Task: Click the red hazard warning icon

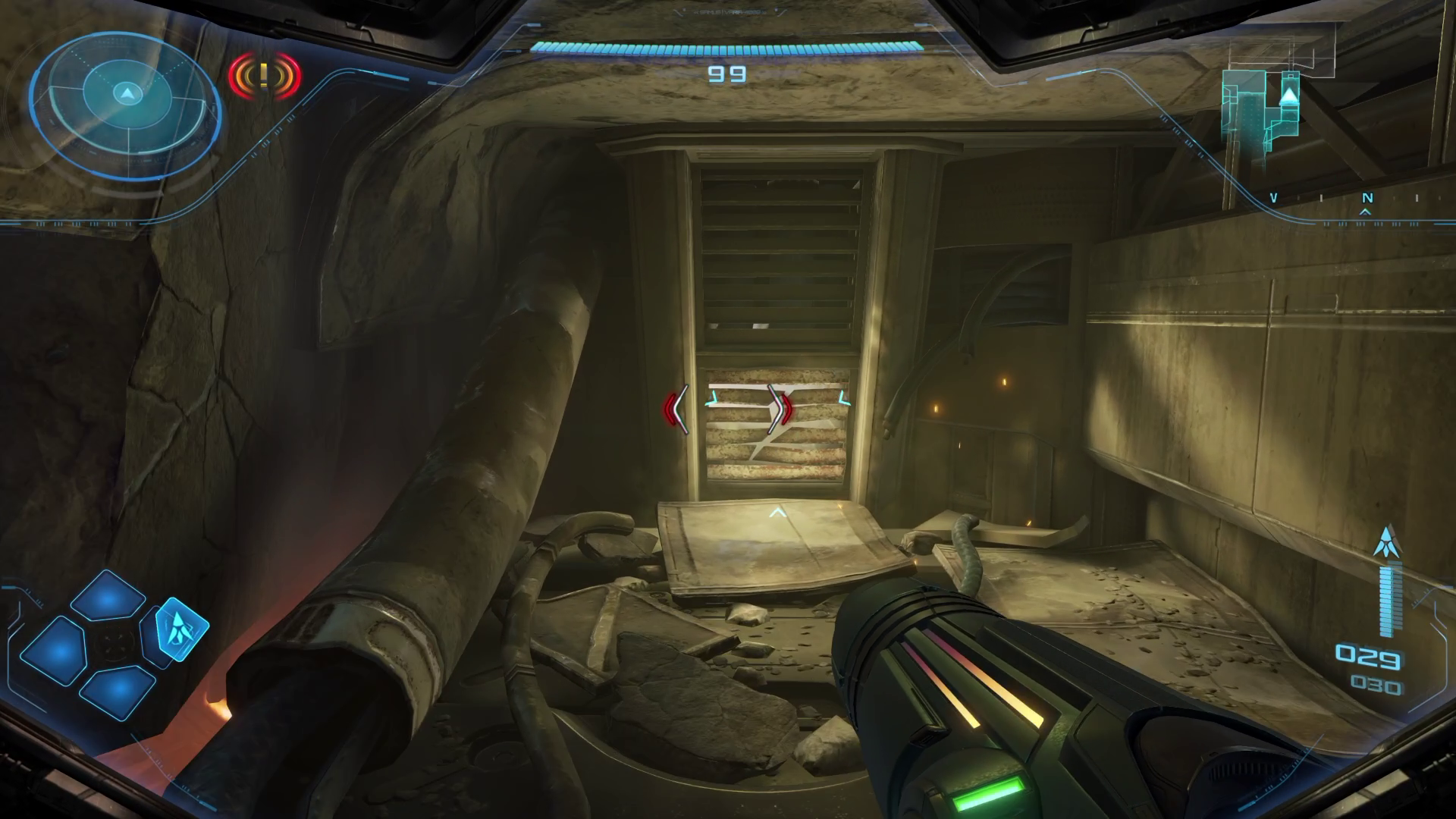Action: [x=264, y=76]
